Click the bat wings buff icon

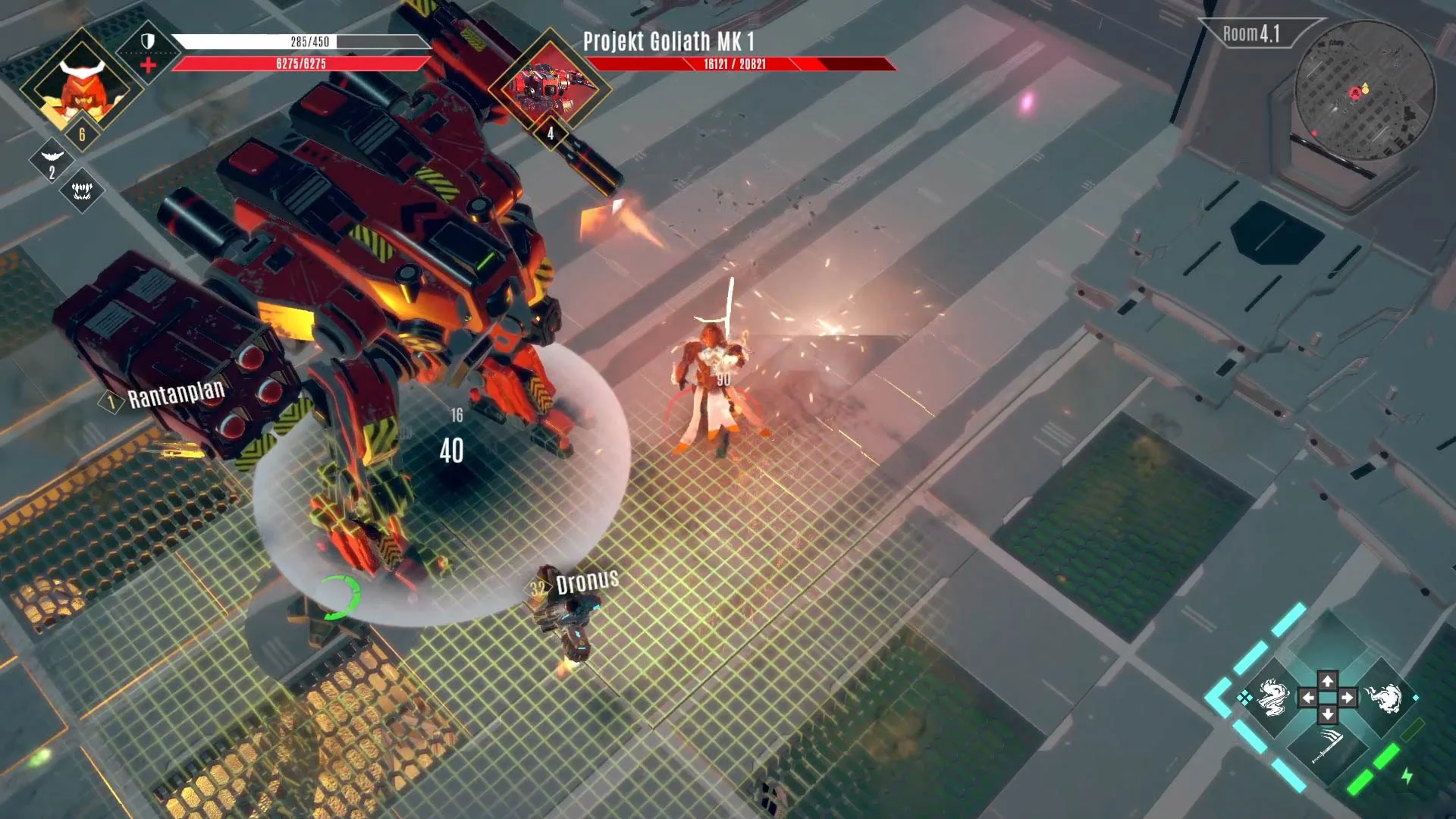pyautogui.click(x=52, y=156)
